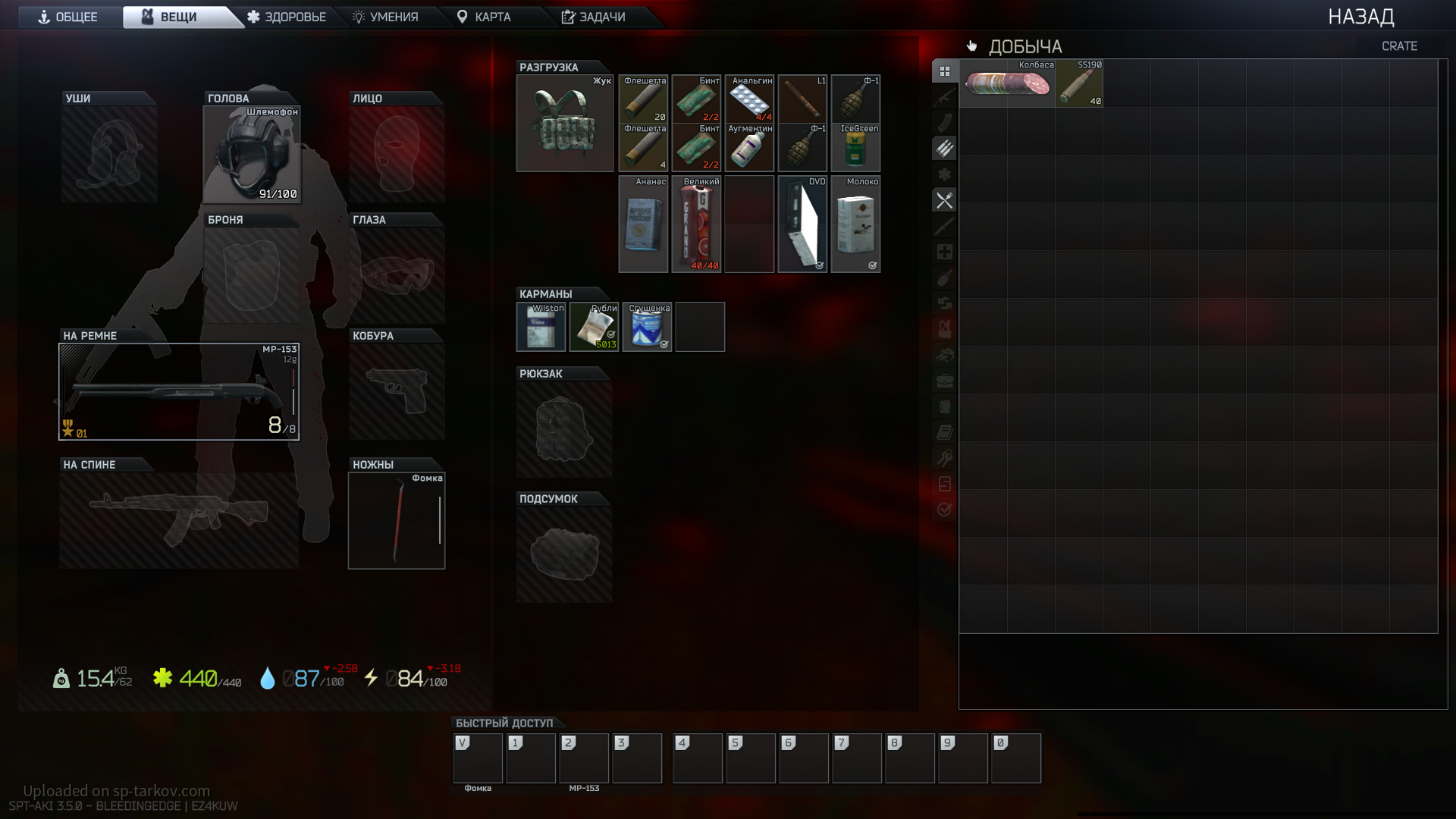Select the DVD drive item
The width and height of the screenshot is (1456, 819).
(802, 224)
